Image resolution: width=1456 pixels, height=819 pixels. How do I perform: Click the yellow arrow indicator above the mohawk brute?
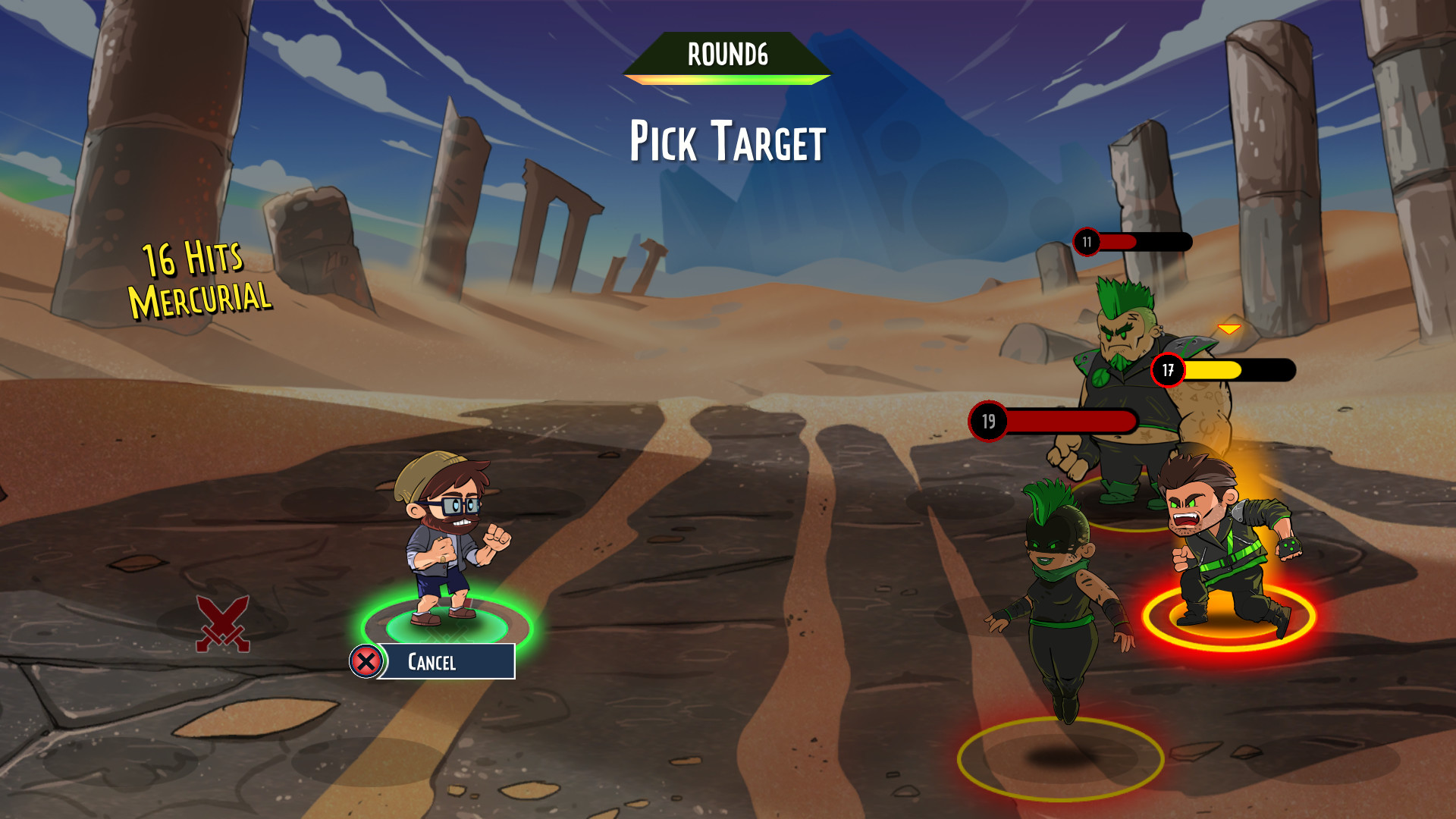pos(1228,329)
